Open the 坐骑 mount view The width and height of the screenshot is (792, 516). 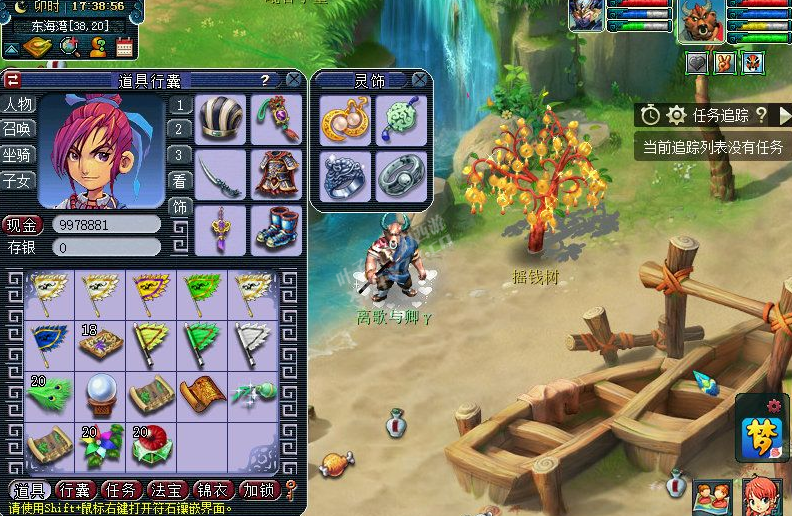click(17, 155)
